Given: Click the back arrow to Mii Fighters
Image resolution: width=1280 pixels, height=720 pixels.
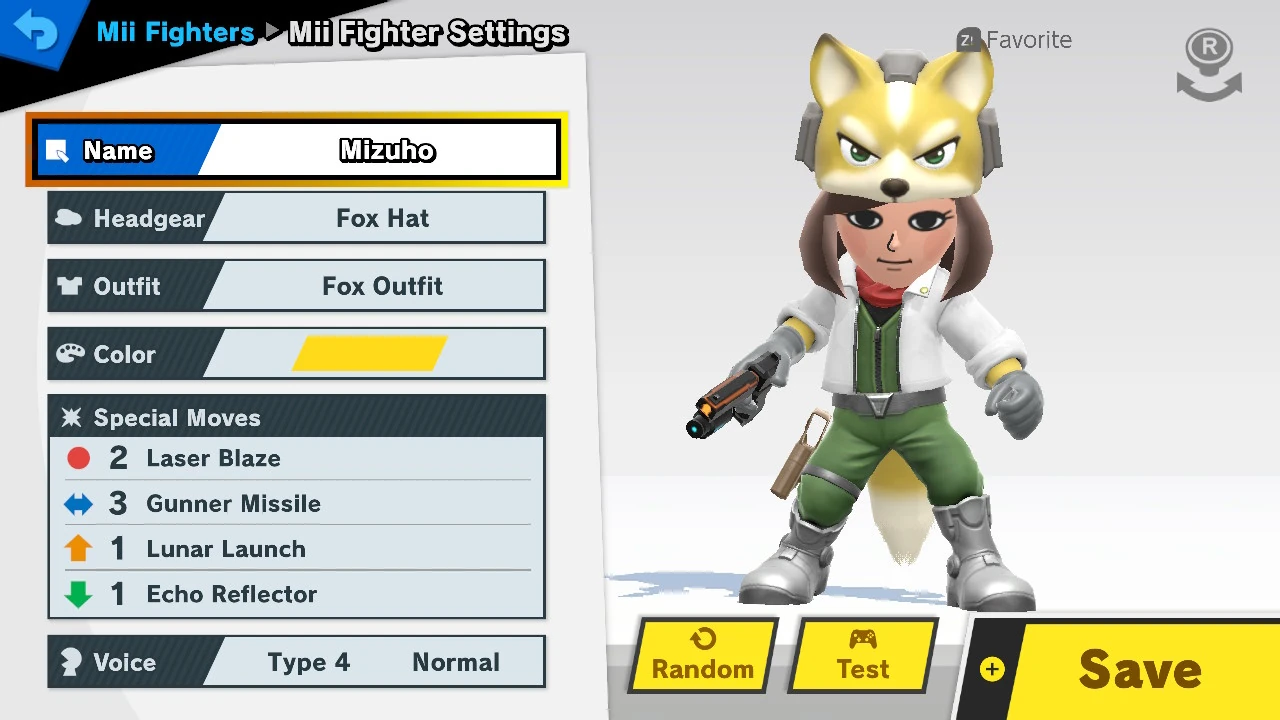Looking at the screenshot, I should (x=38, y=30).
